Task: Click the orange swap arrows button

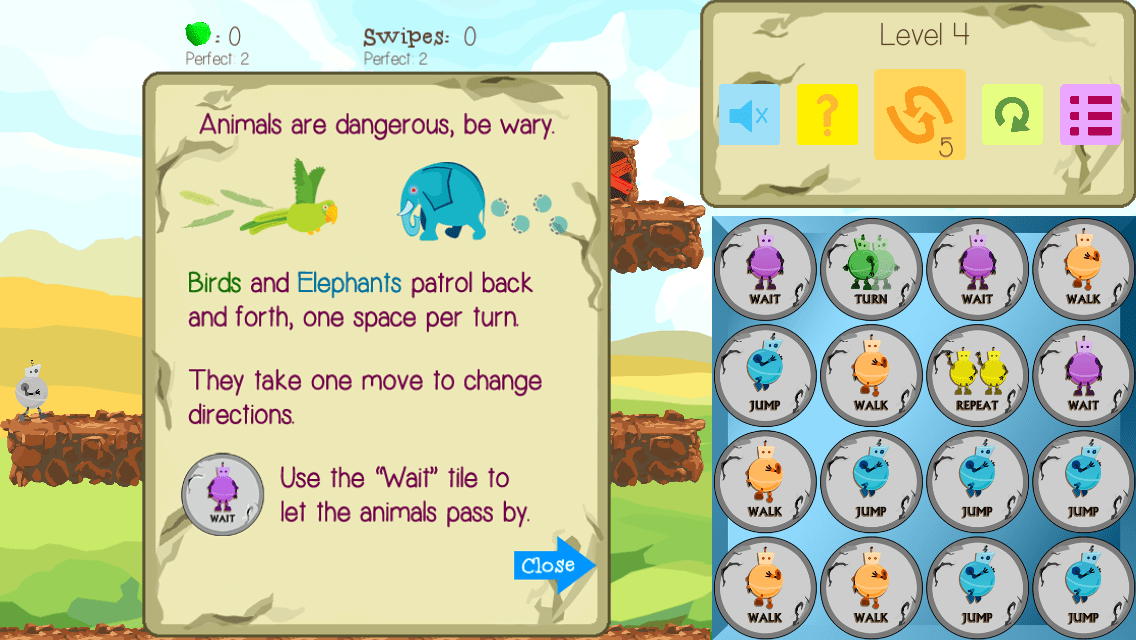Action: pyautogui.click(x=919, y=115)
